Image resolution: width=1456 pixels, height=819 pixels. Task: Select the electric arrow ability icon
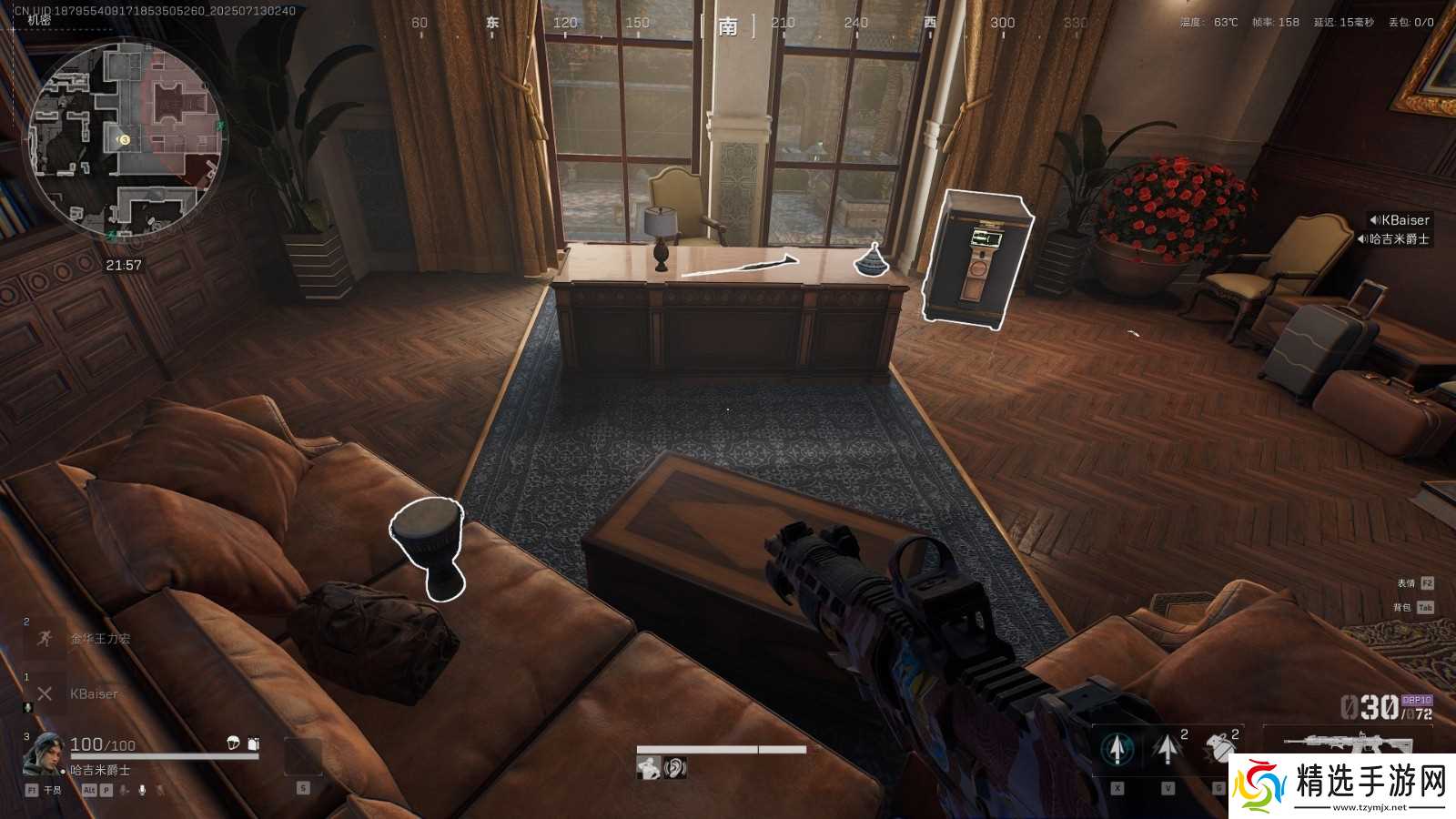(x=1167, y=749)
